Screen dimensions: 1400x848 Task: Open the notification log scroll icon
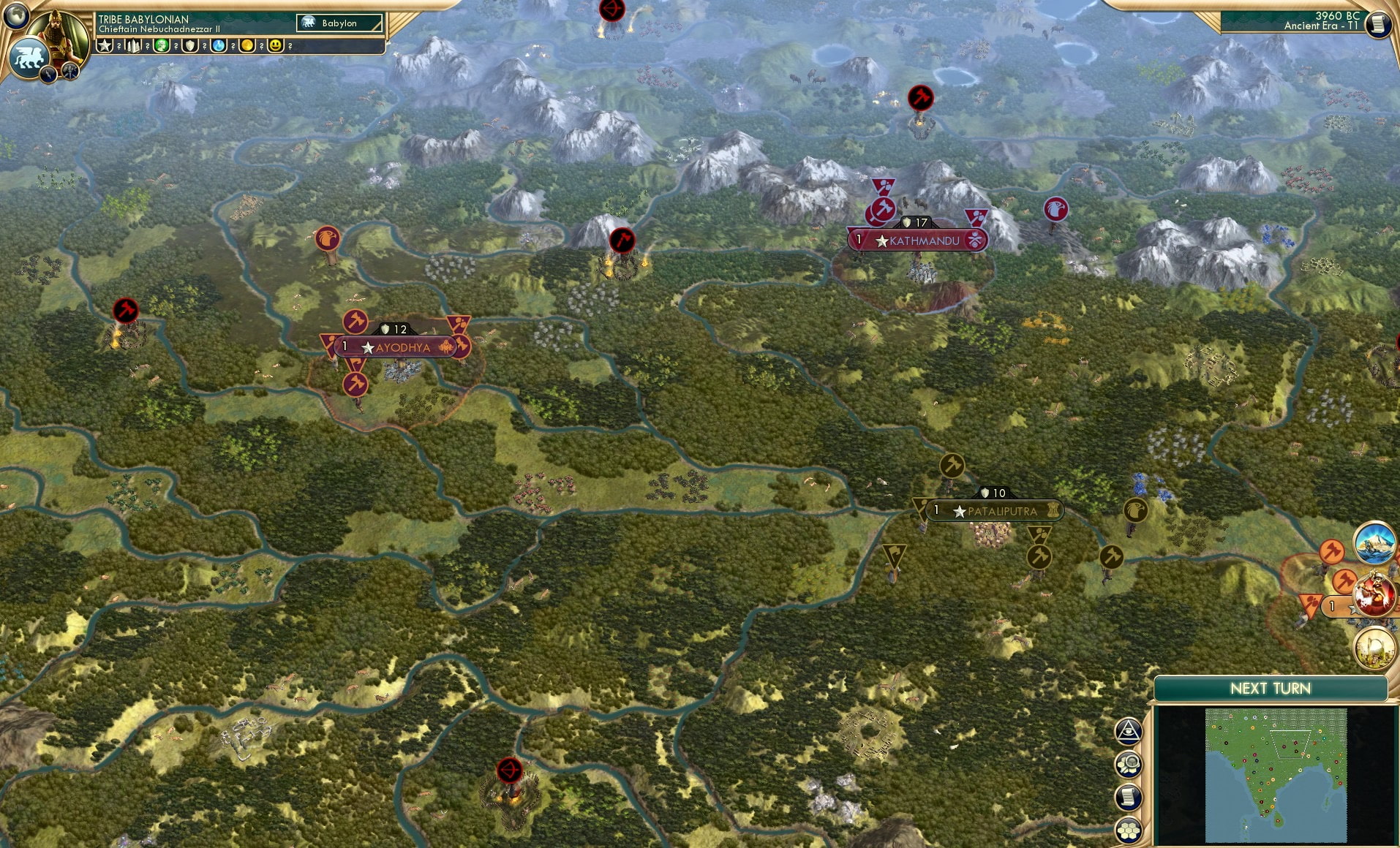click(x=1128, y=798)
